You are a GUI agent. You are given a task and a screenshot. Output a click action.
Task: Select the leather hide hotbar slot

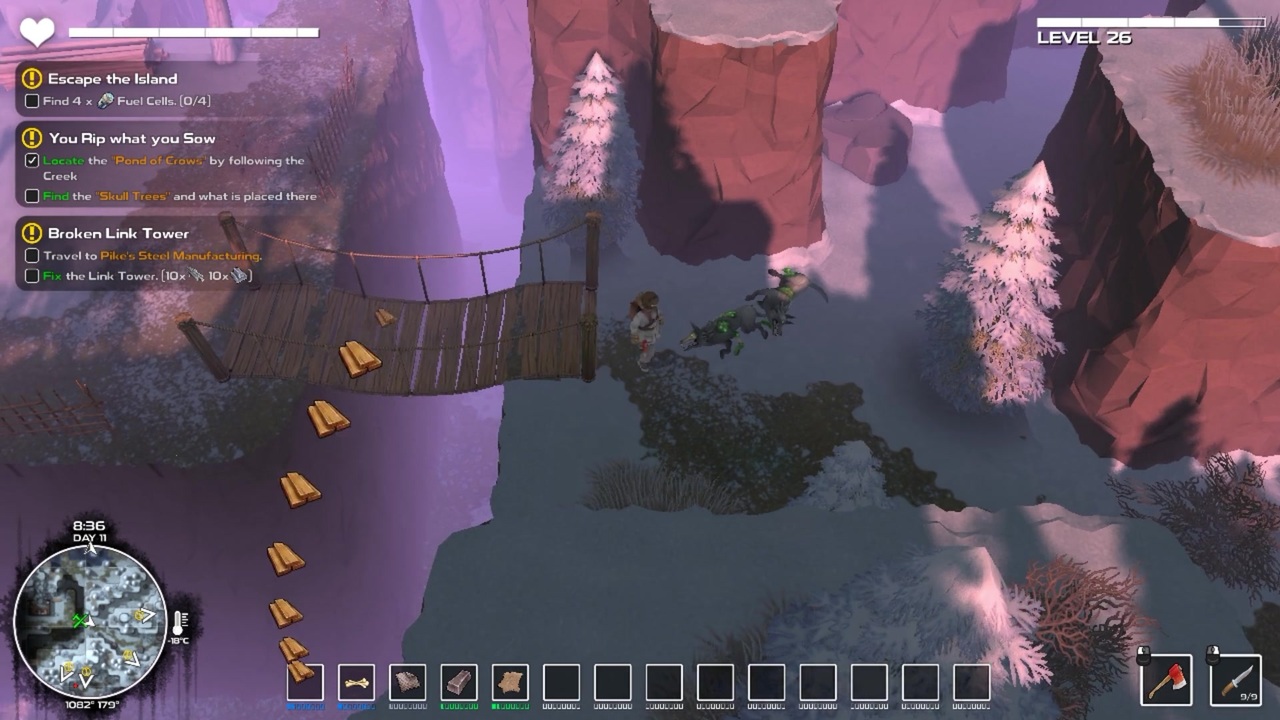point(510,683)
